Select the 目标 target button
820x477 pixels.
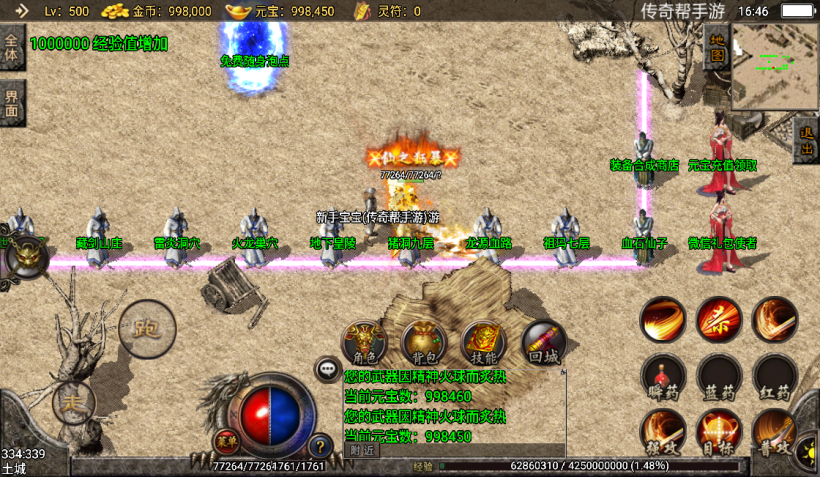tap(719, 431)
